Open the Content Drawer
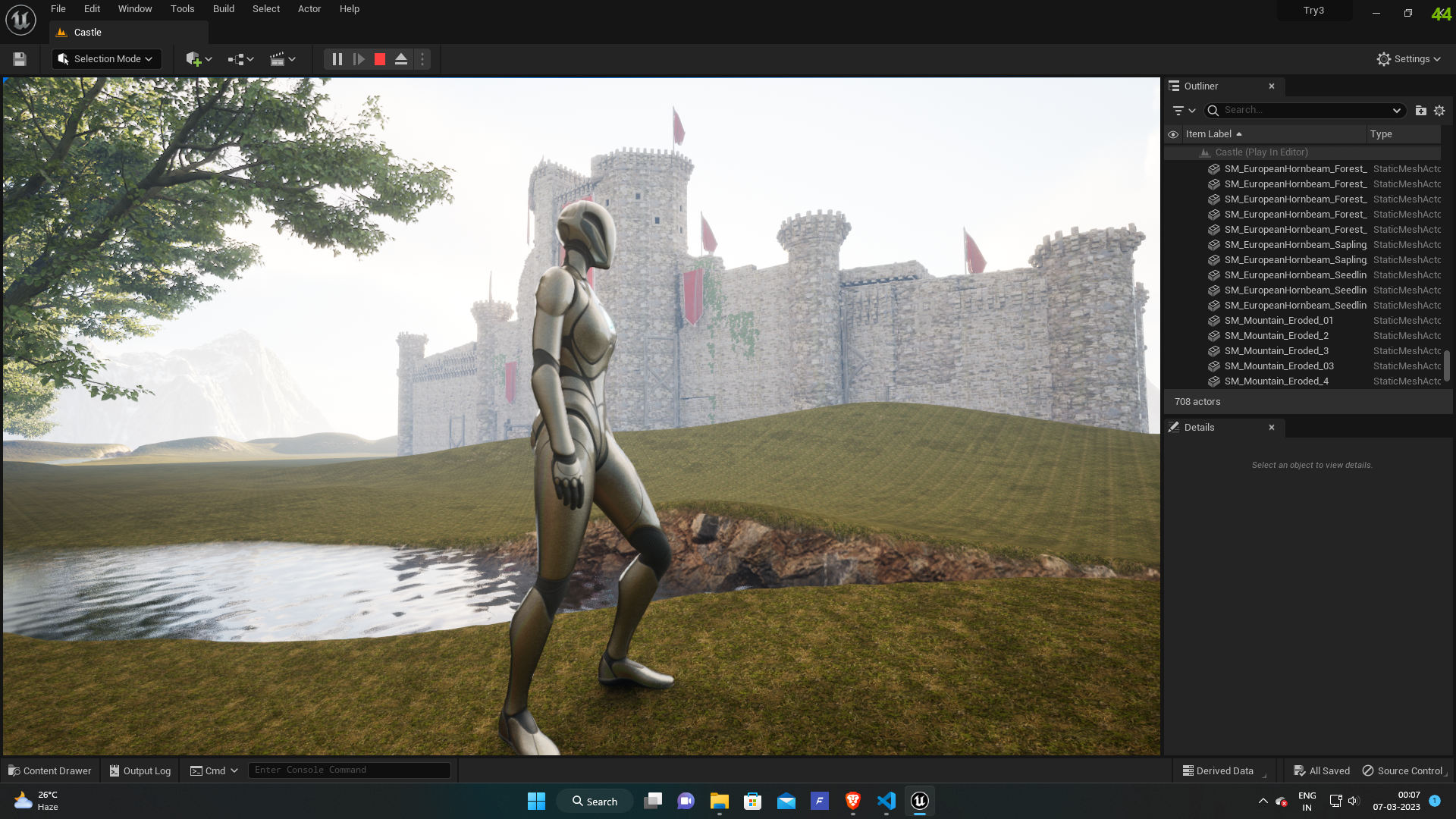Image resolution: width=1456 pixels, height=819 pixels. tap(50, 770)
